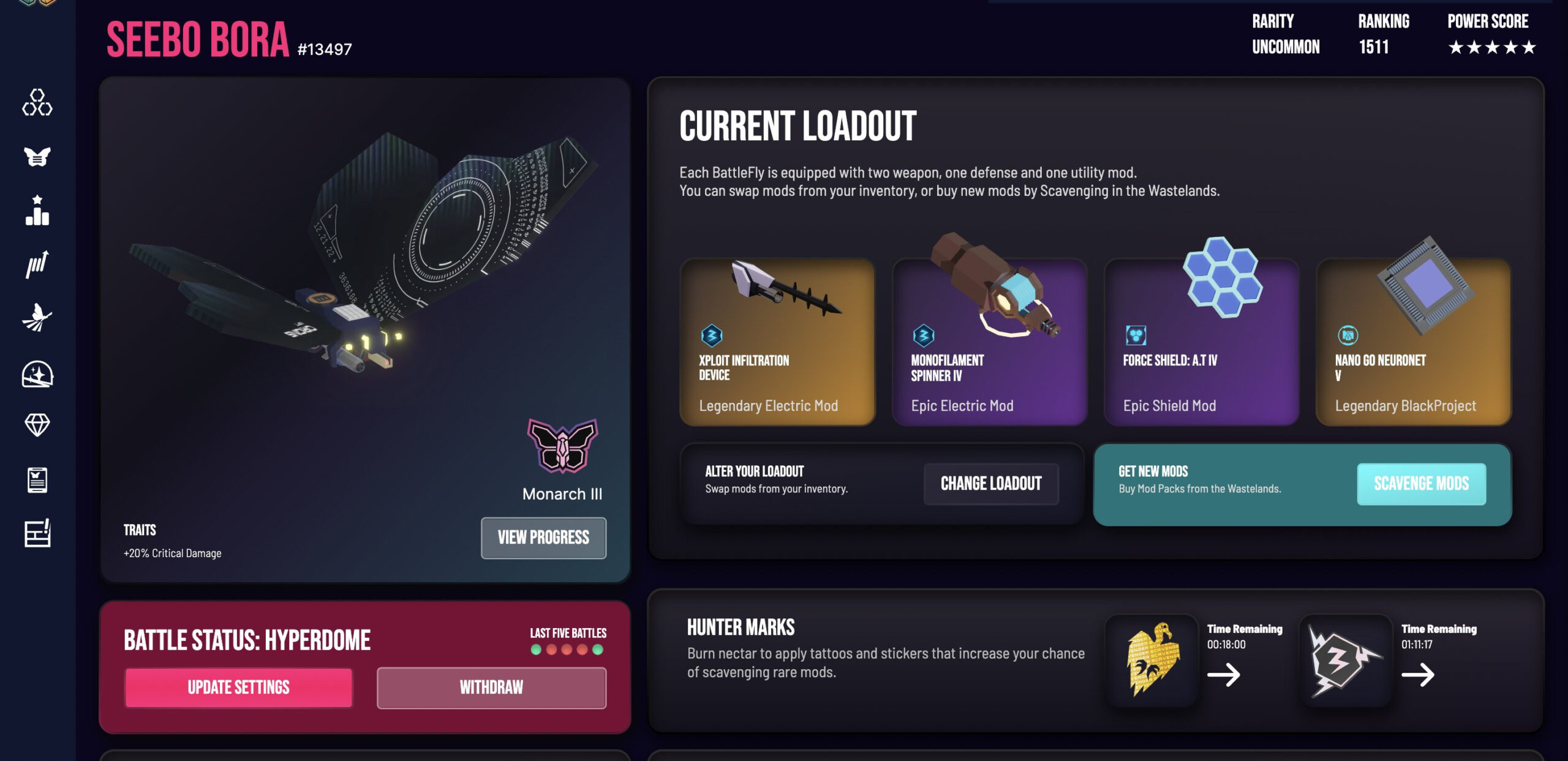The height and width of the screenshot is (761, 1568).
Task: Open the sparkle dome sidebar icon
Action: [37, 373]
